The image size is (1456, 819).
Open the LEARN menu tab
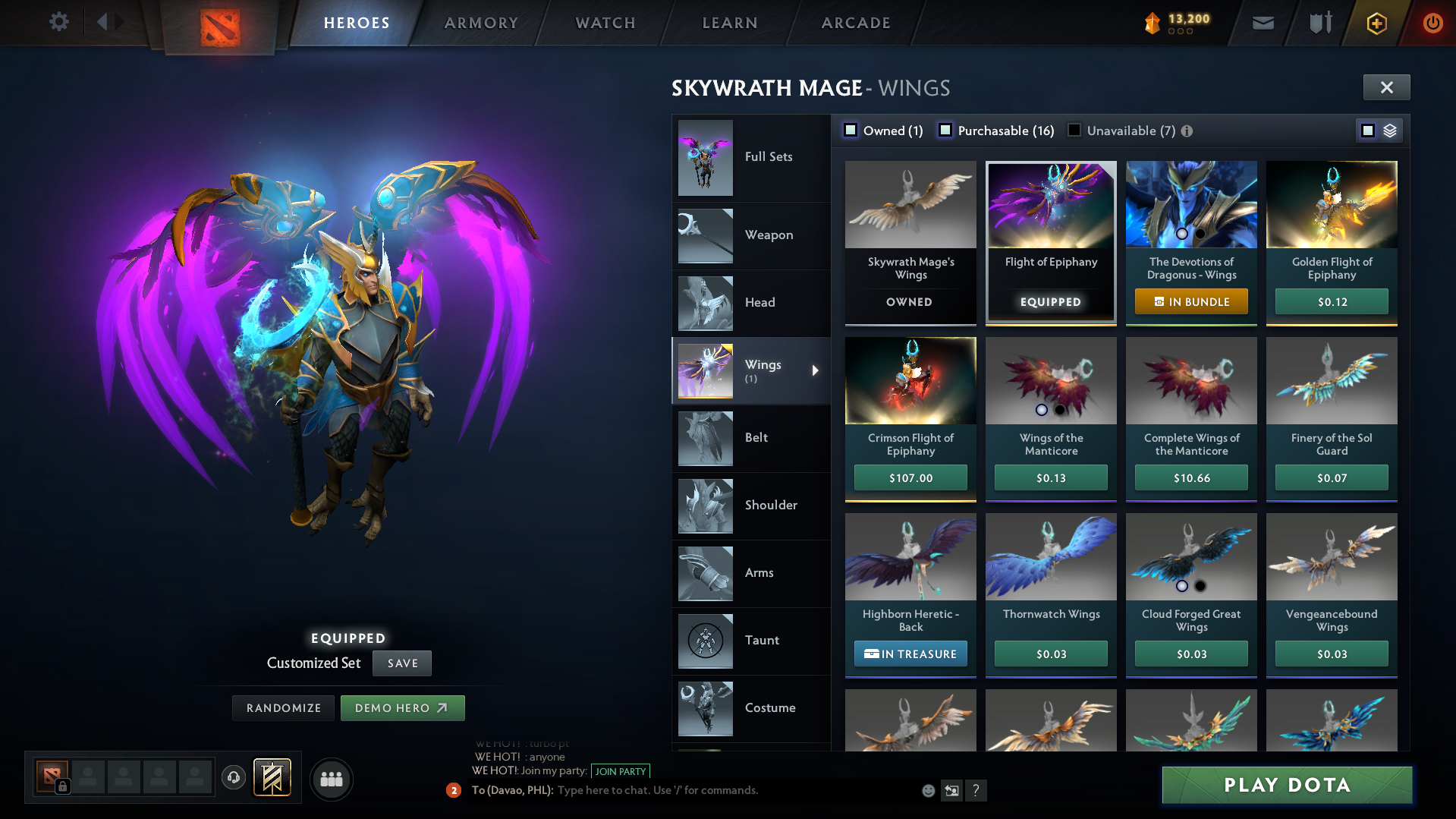click(x=728, y=22)
